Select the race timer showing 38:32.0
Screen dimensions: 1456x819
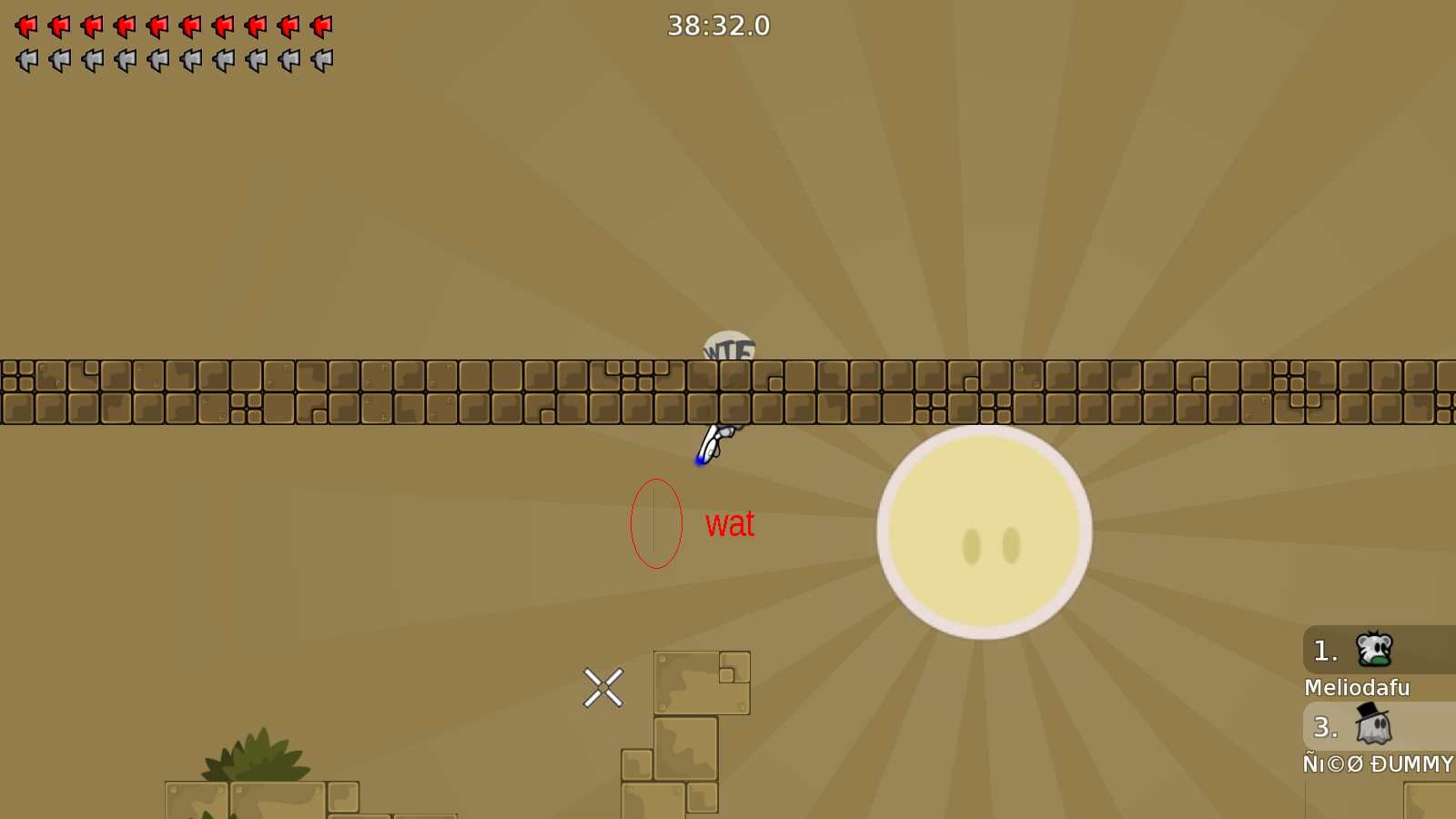pos(718,25)
